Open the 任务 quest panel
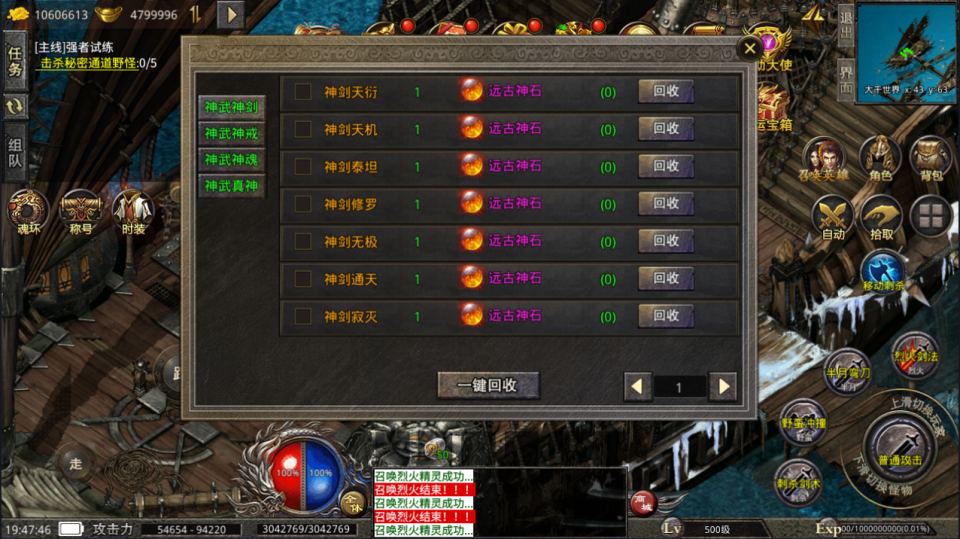This screenshot has height=539, width=960. coord(15,61)
